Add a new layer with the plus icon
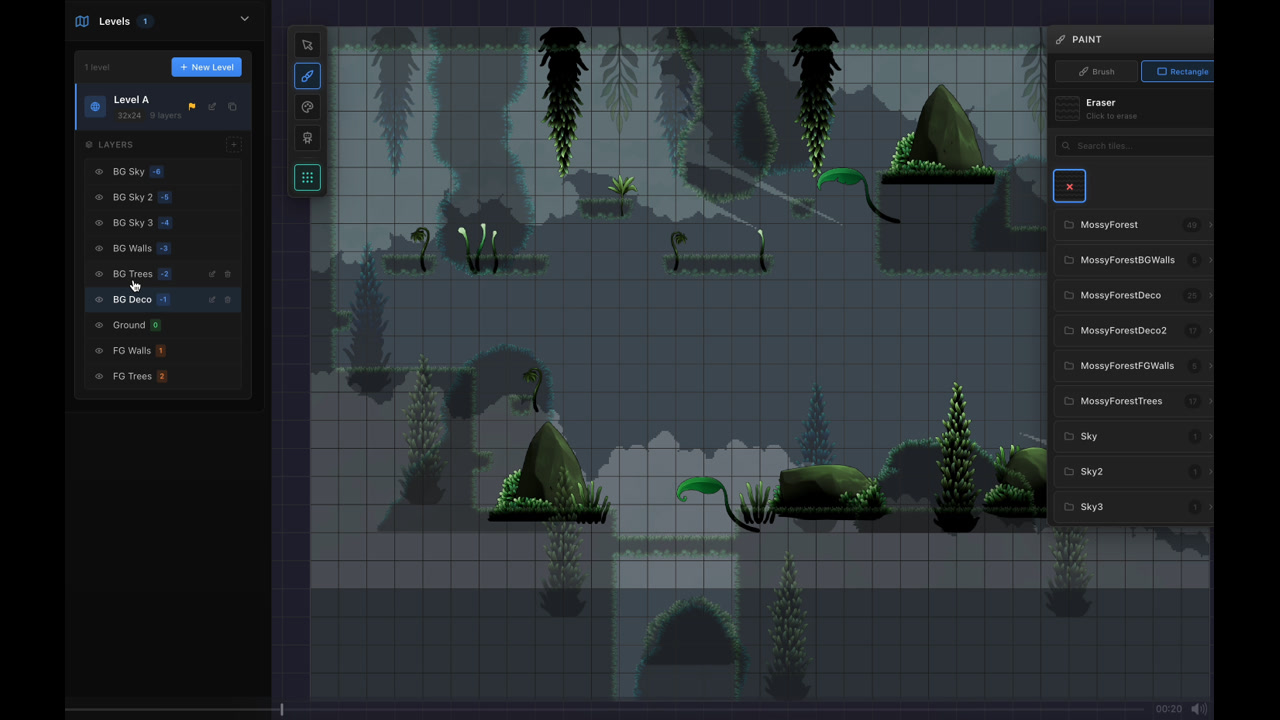The height and width of the screenshot is (720, 1280). click(x=233, y=144)
